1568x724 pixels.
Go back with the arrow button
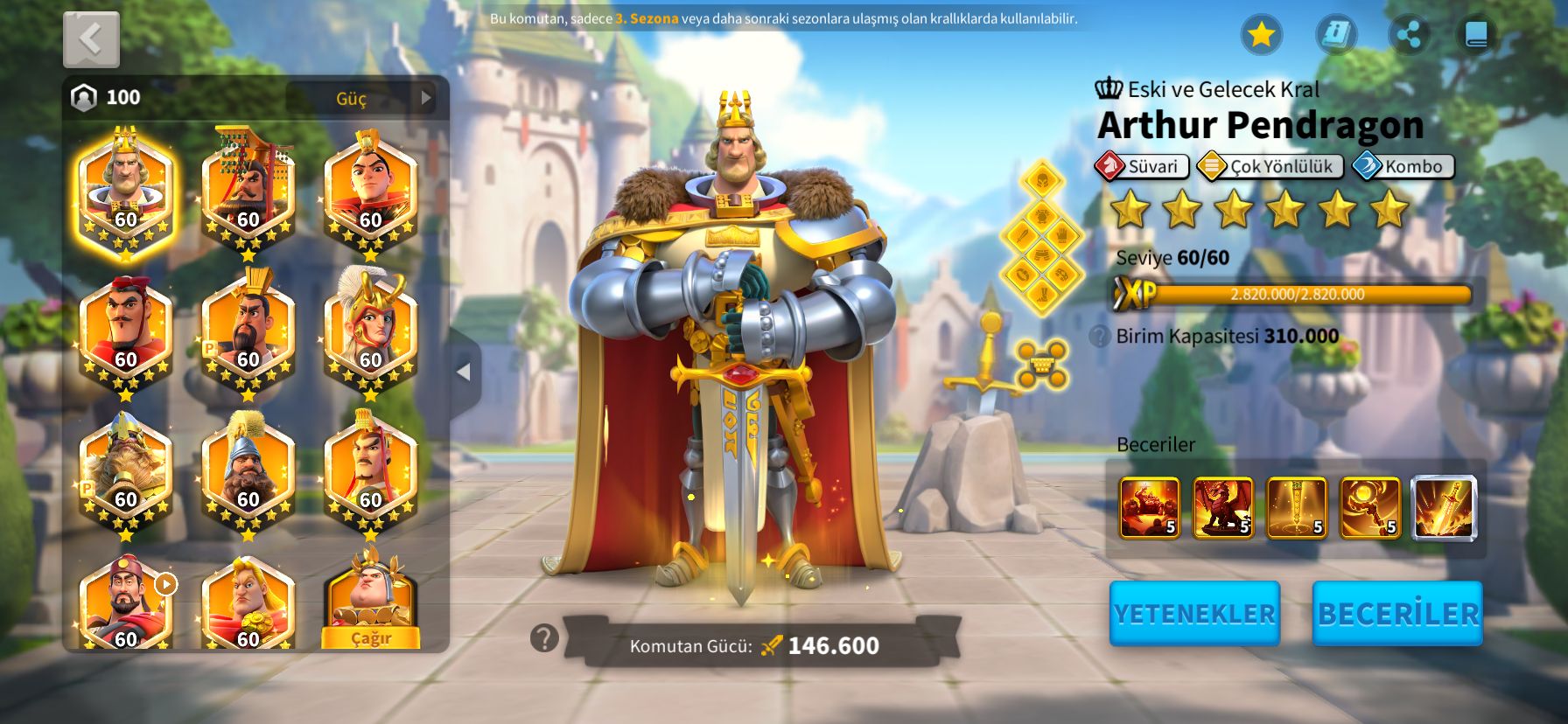91,39
